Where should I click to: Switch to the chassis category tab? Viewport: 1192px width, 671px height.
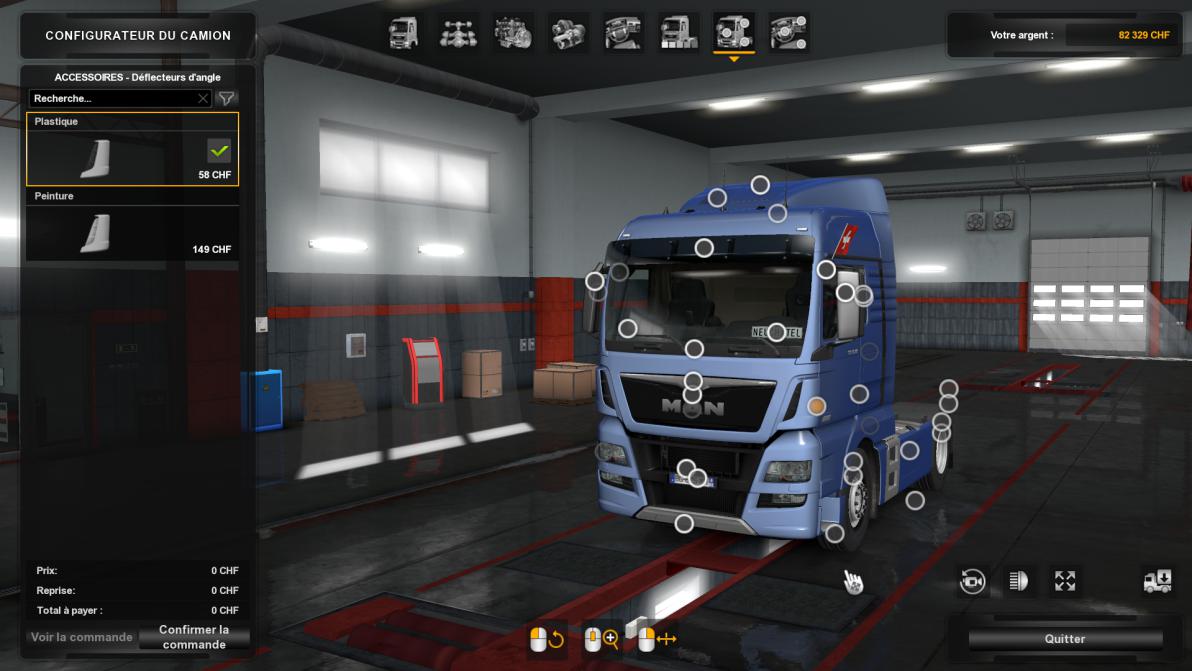coord(458,33)
